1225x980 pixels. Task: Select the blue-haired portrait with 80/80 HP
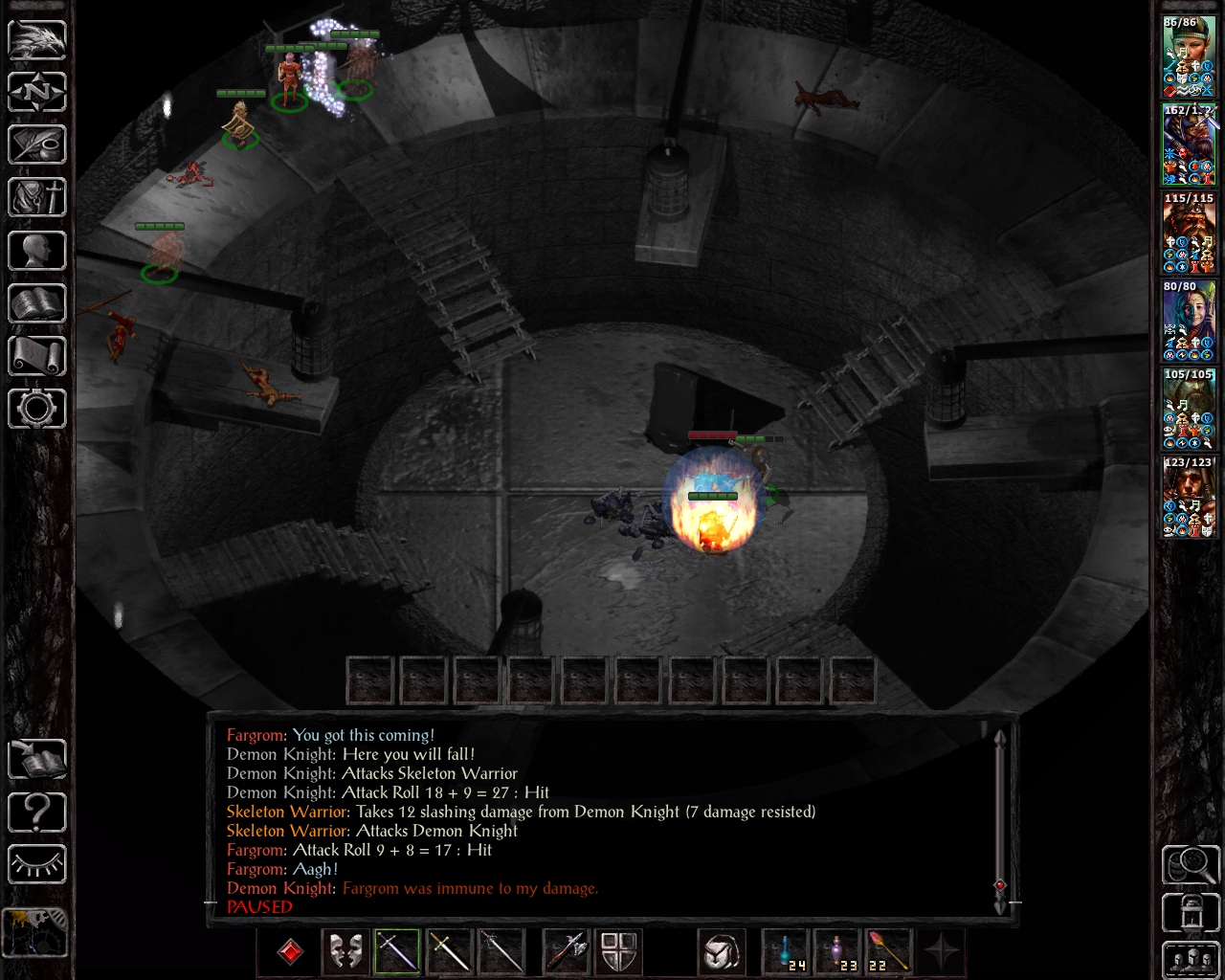pyautogui.click(x=1189, y=321)
